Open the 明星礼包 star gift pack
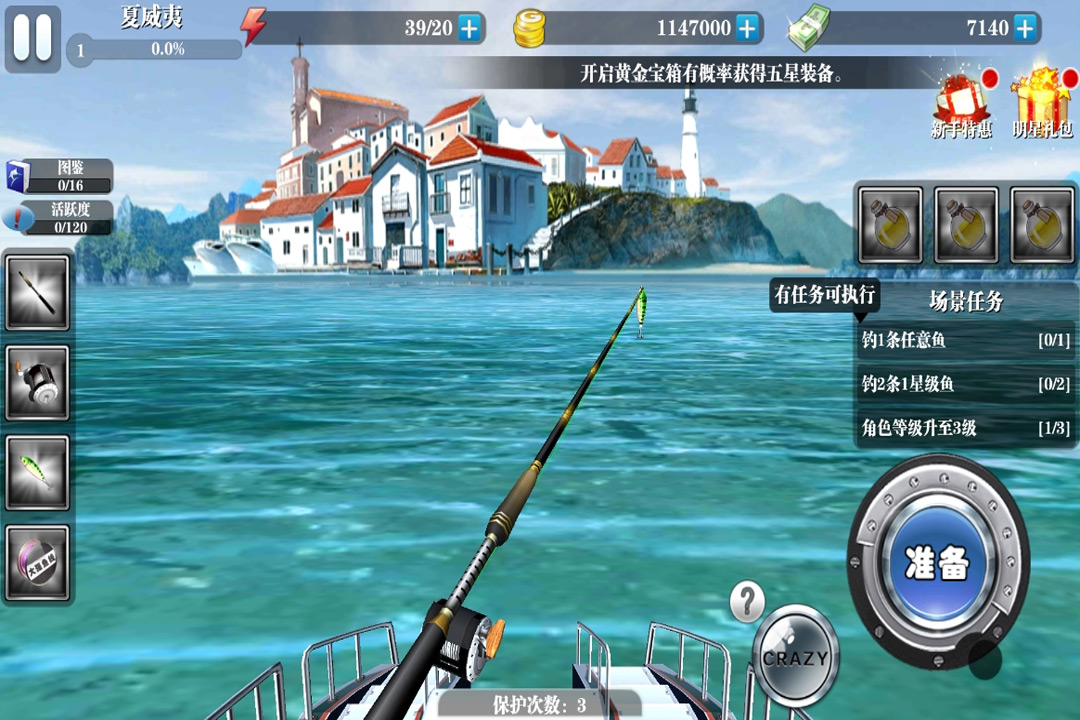The height and width of the screenshot is (720, 1080). click(x=1042, y=104)
